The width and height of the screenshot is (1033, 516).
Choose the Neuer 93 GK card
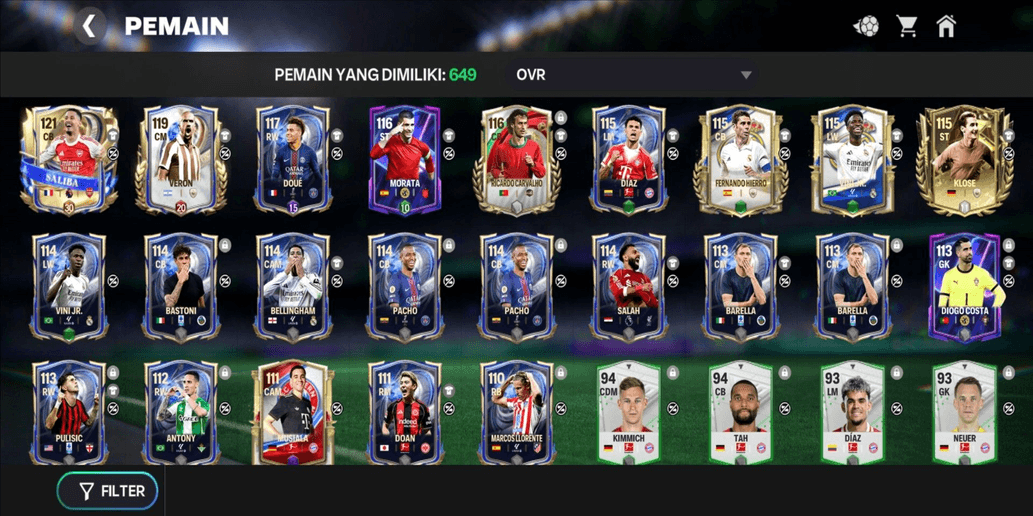point(964,413)
